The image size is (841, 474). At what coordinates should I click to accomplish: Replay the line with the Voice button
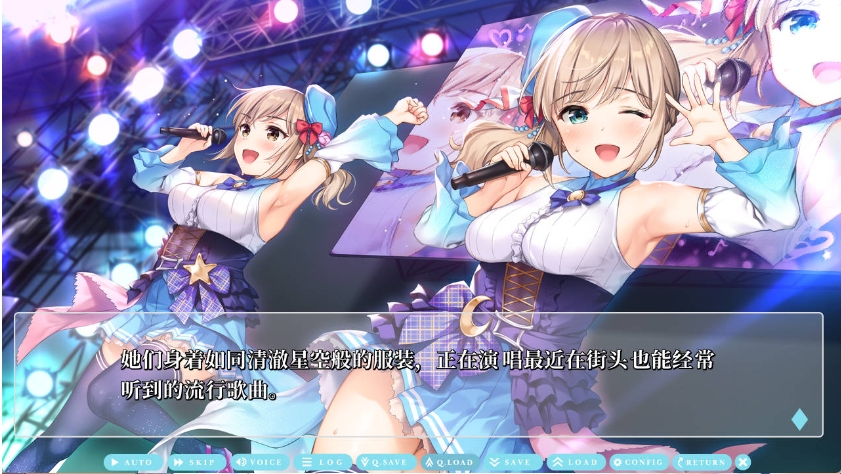point(259,462)
